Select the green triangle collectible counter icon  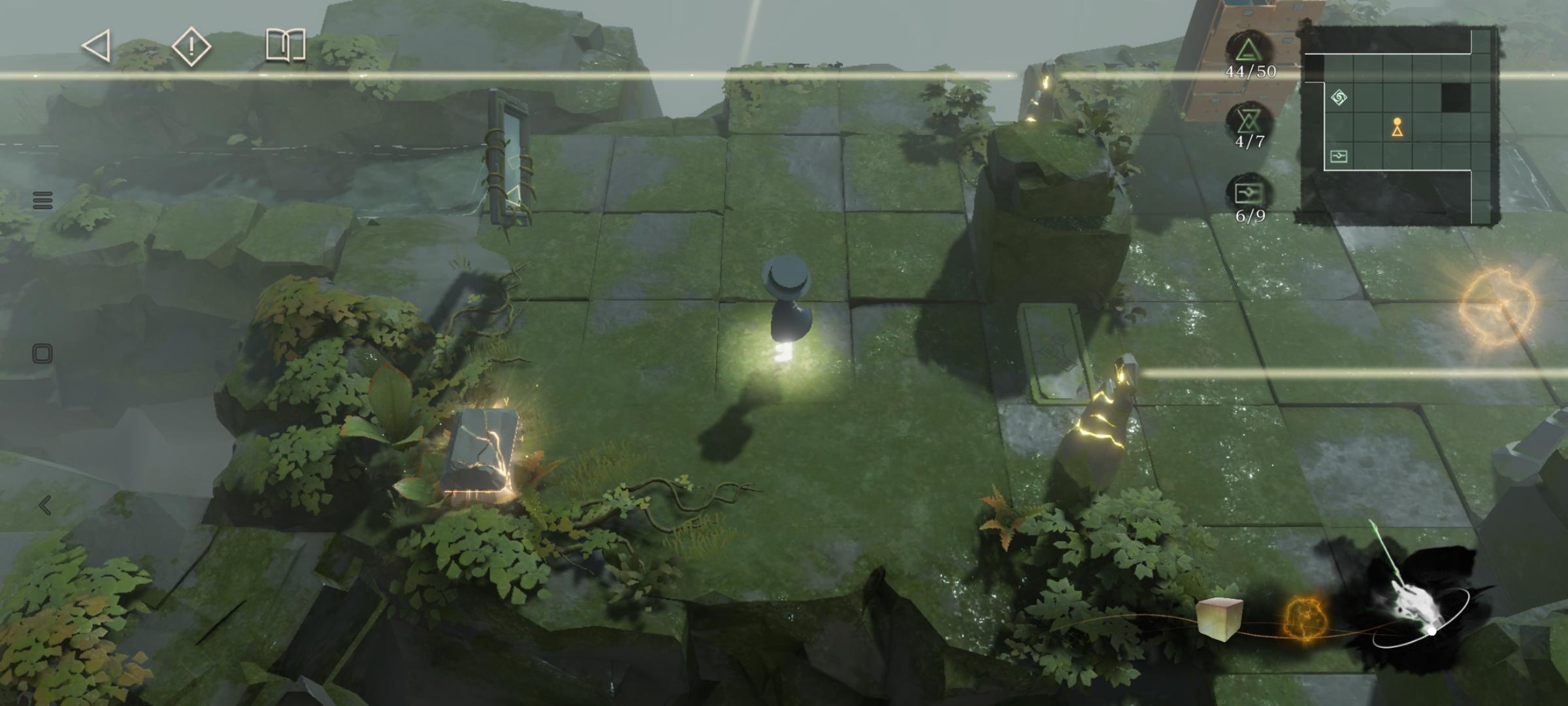tap(1249, 51)
